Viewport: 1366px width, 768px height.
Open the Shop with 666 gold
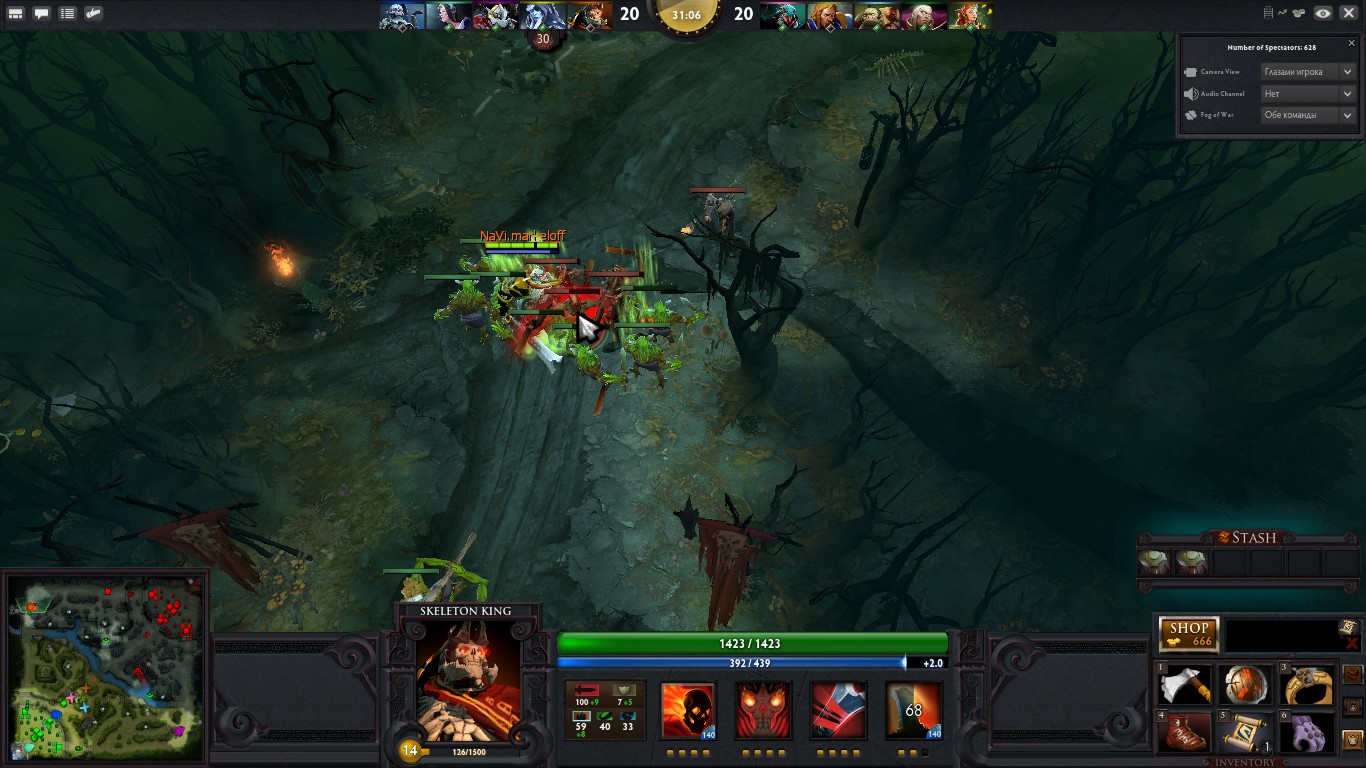pyautogui.click(x=1189, y=634)
